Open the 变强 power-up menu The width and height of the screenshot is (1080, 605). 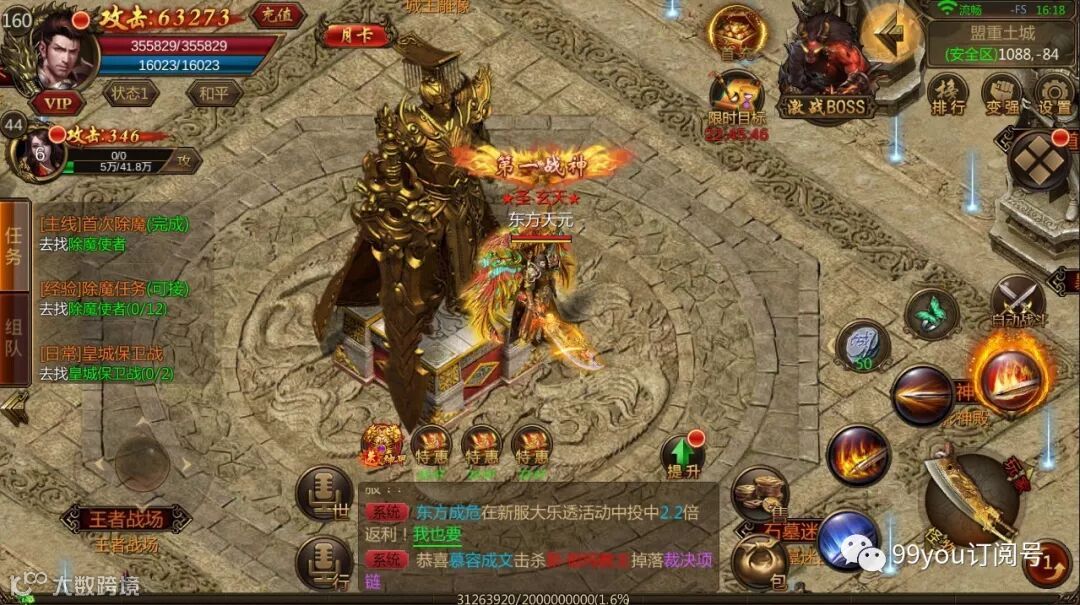coord(1000,93)
